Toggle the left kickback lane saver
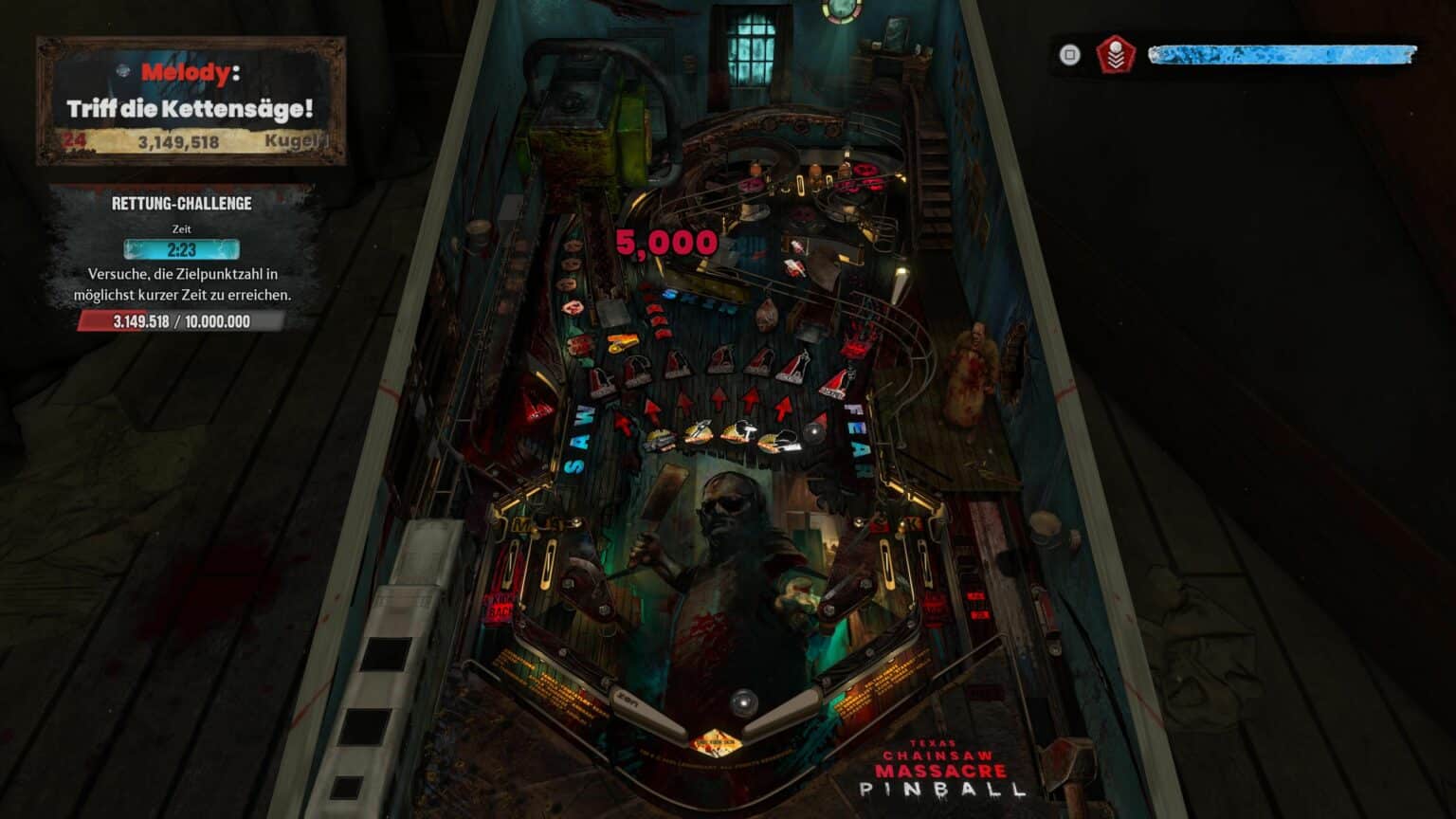Viewport: 1456px width, 819px height. click(500, 603)
